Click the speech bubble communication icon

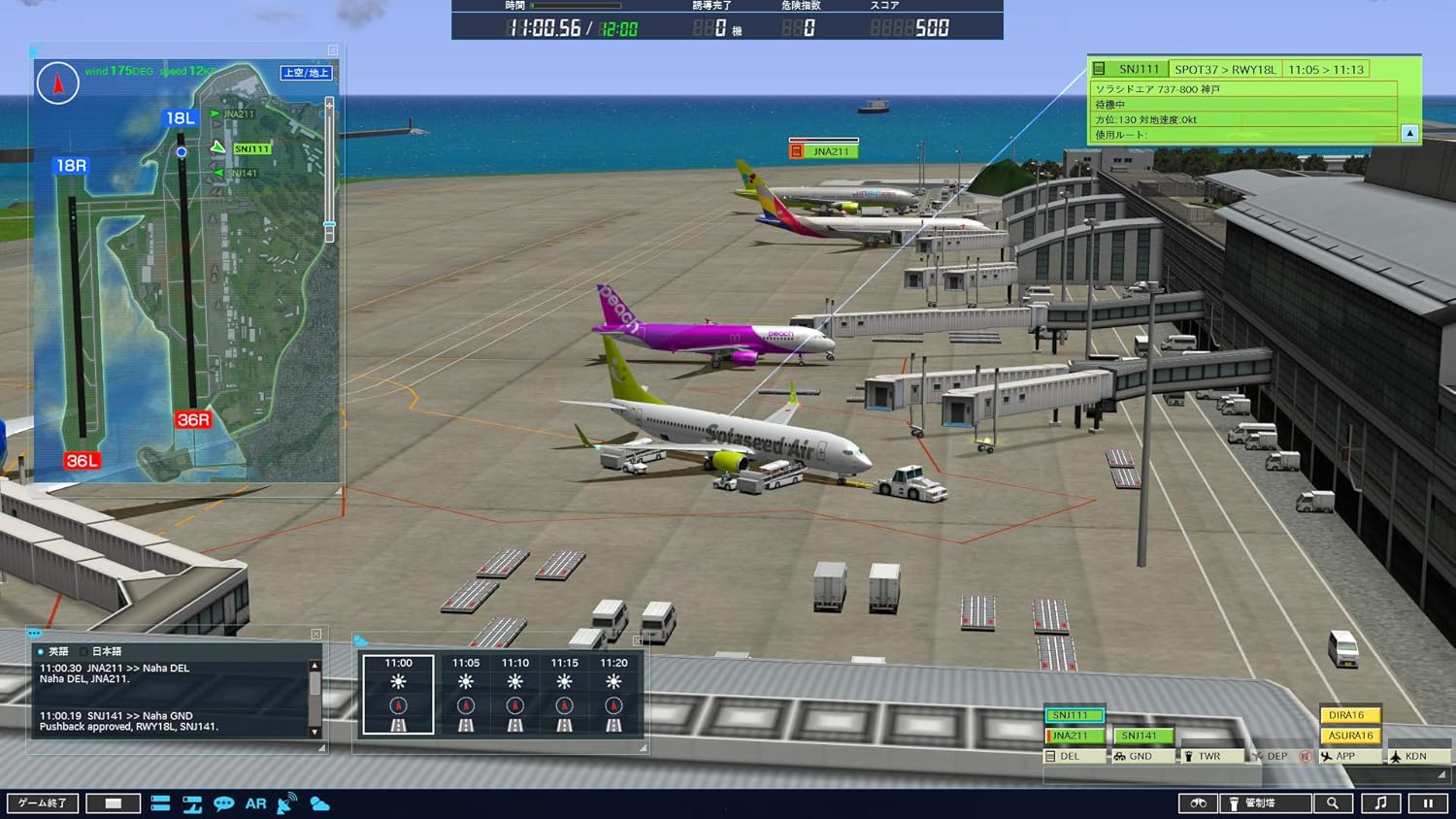click(224, 803)
